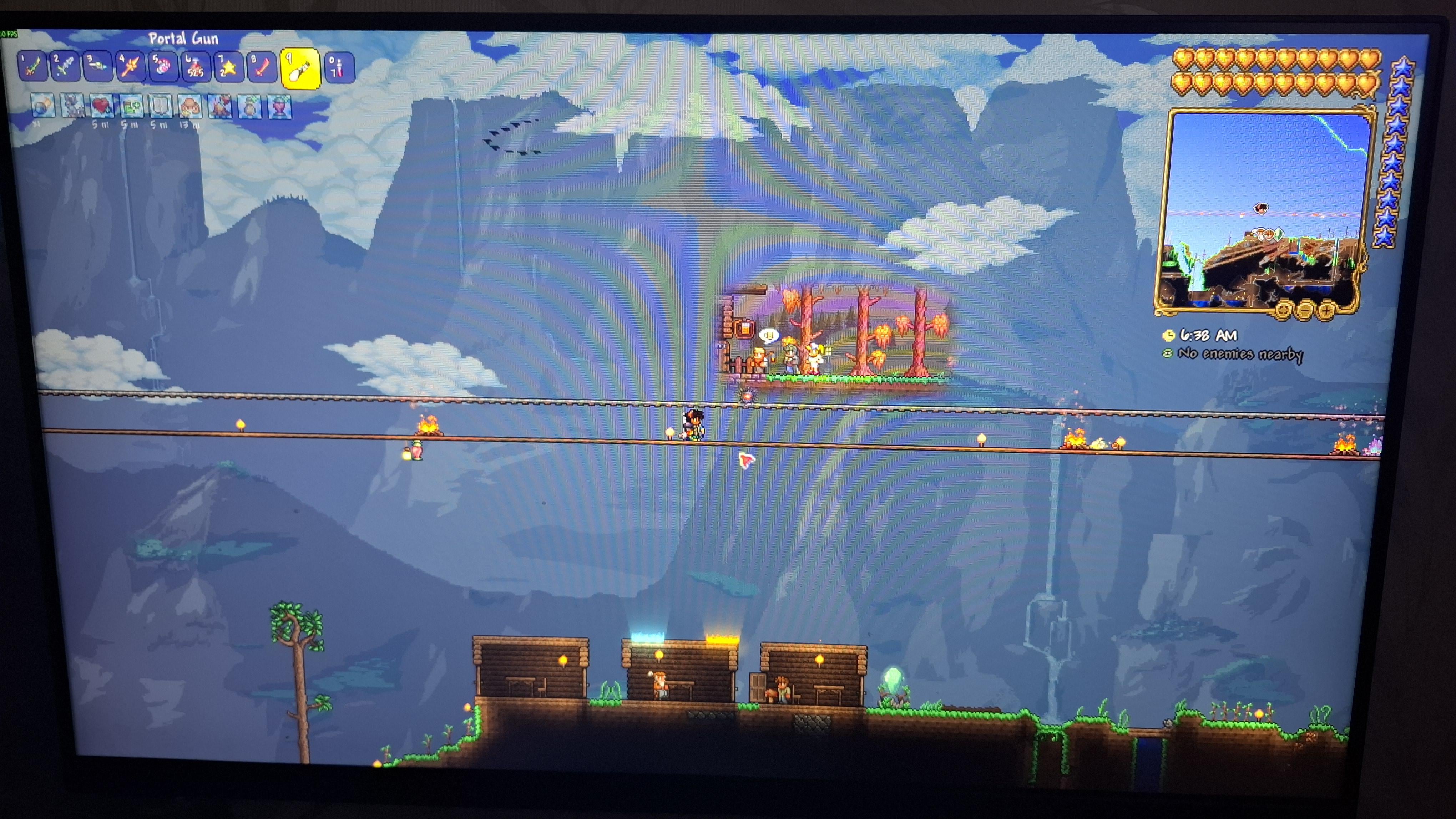1456x819 pixels.
Task: Zoom in the minimap with plus button
Action: (1326, 310)
